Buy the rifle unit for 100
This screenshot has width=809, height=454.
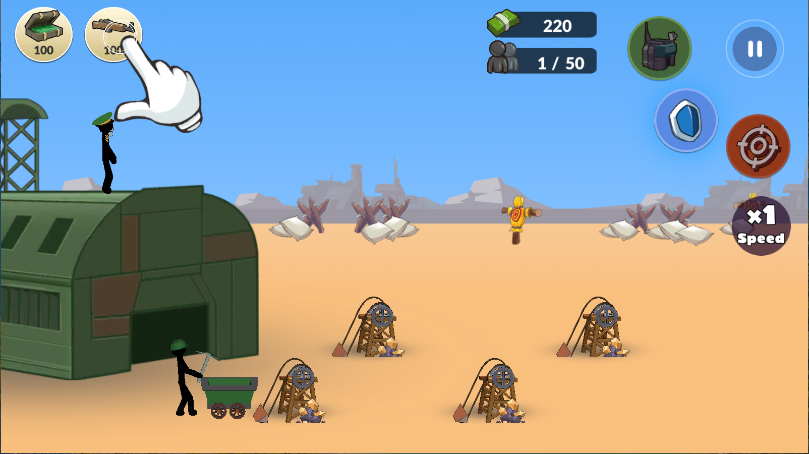click(111, 33)
